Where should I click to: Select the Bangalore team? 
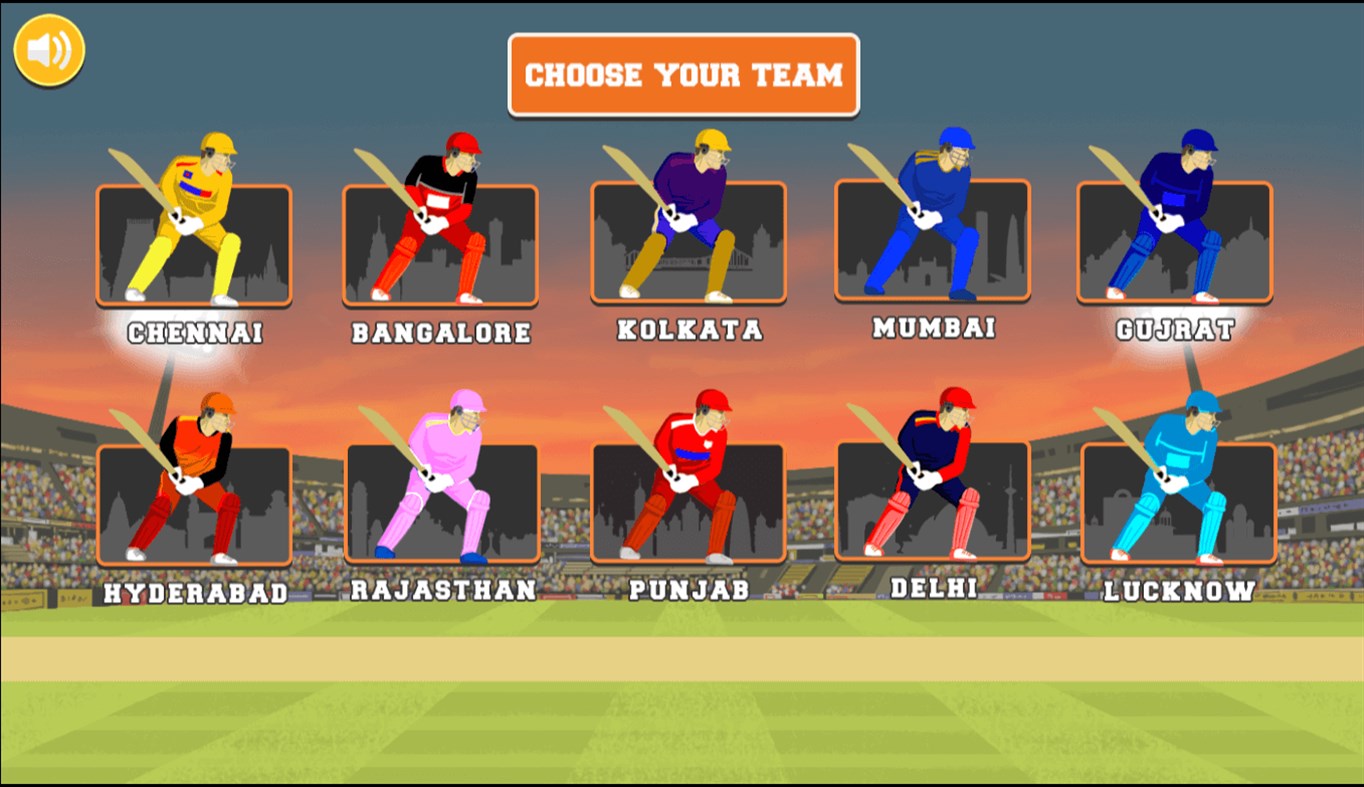[x=440, y=243]
